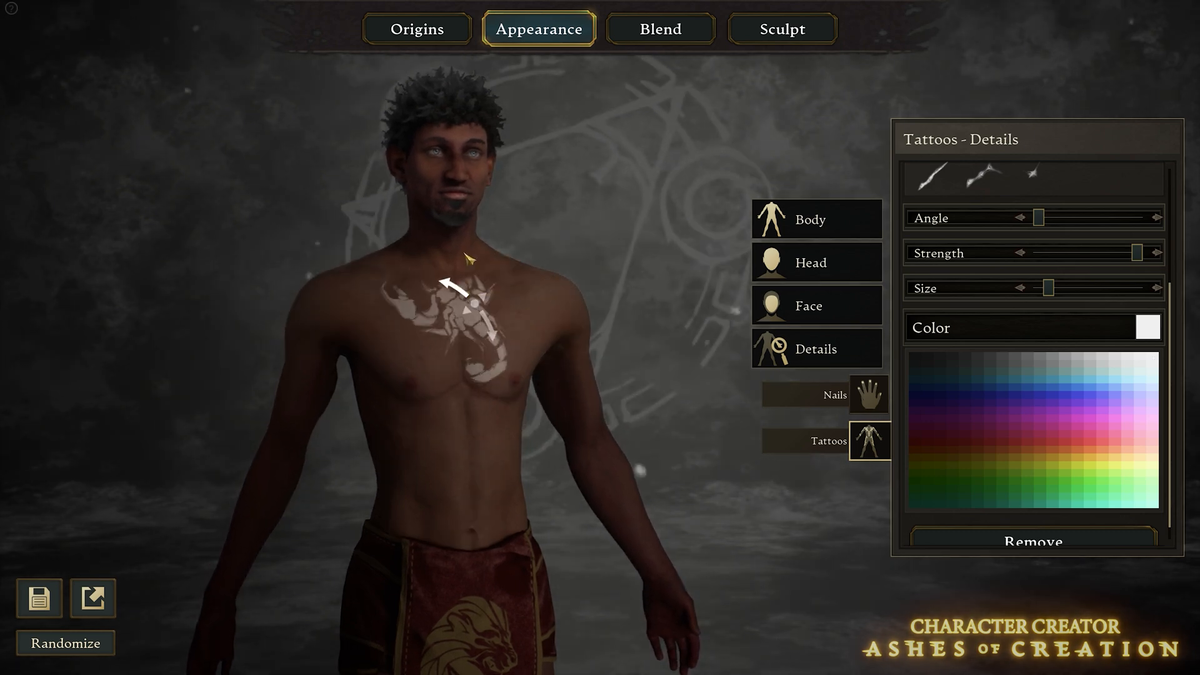Viewport: 1200px width, 675px height.
Task: Select the Face category
Action: 817,305
